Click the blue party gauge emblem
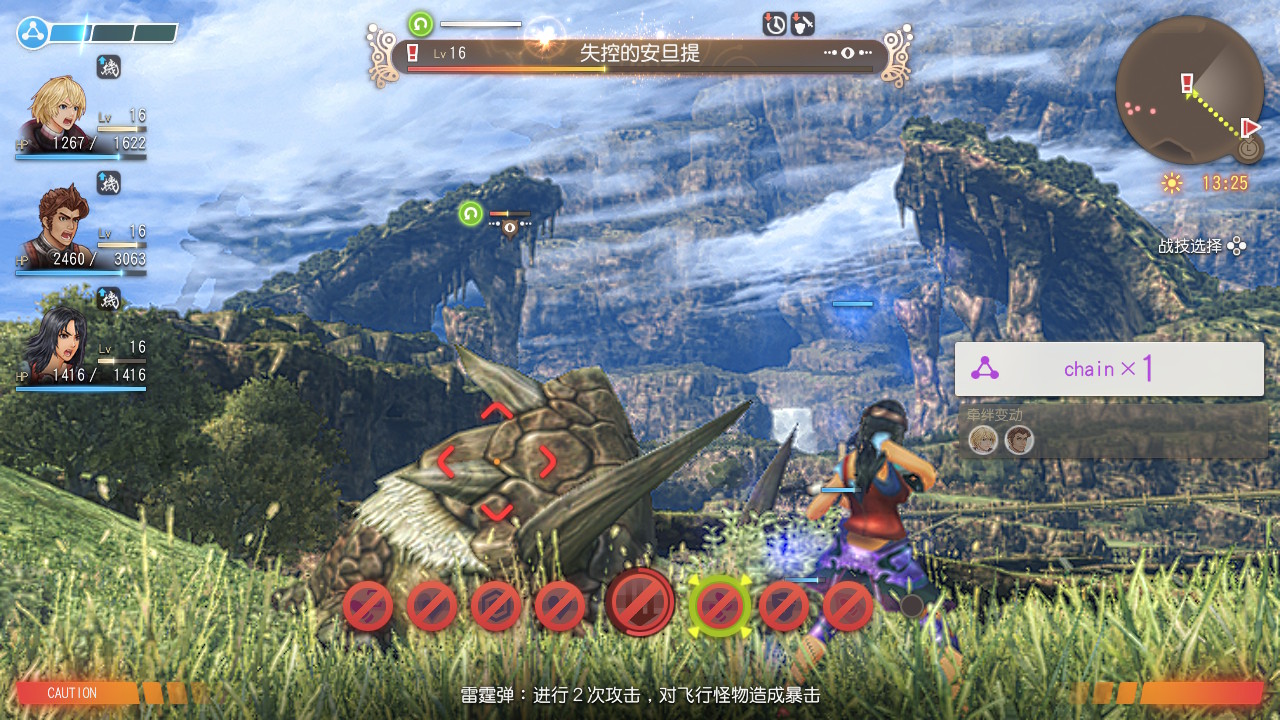This screenshot has height=720, width=1280. tap(33, 33)
